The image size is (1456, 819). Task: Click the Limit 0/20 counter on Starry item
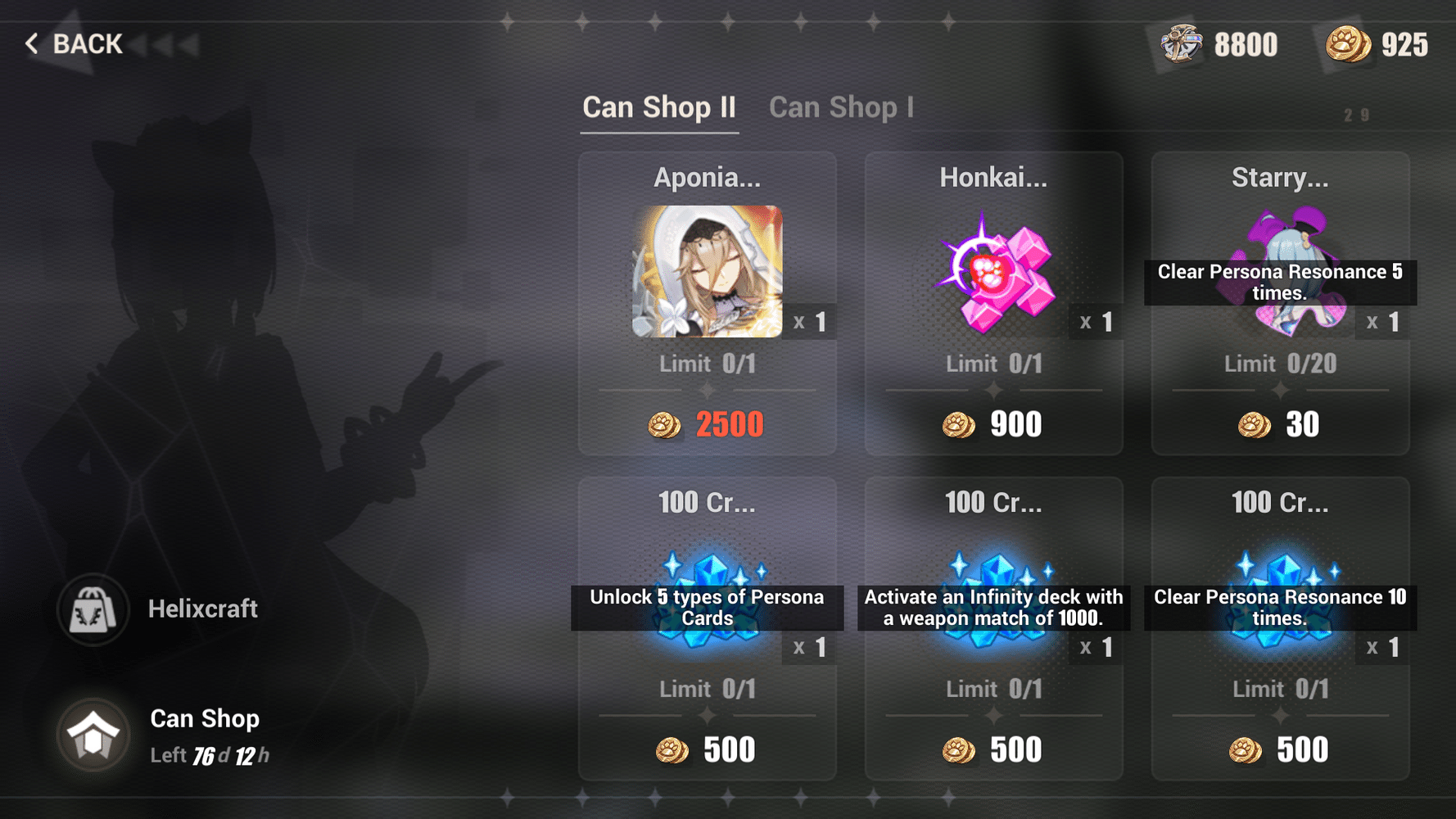1280,364
